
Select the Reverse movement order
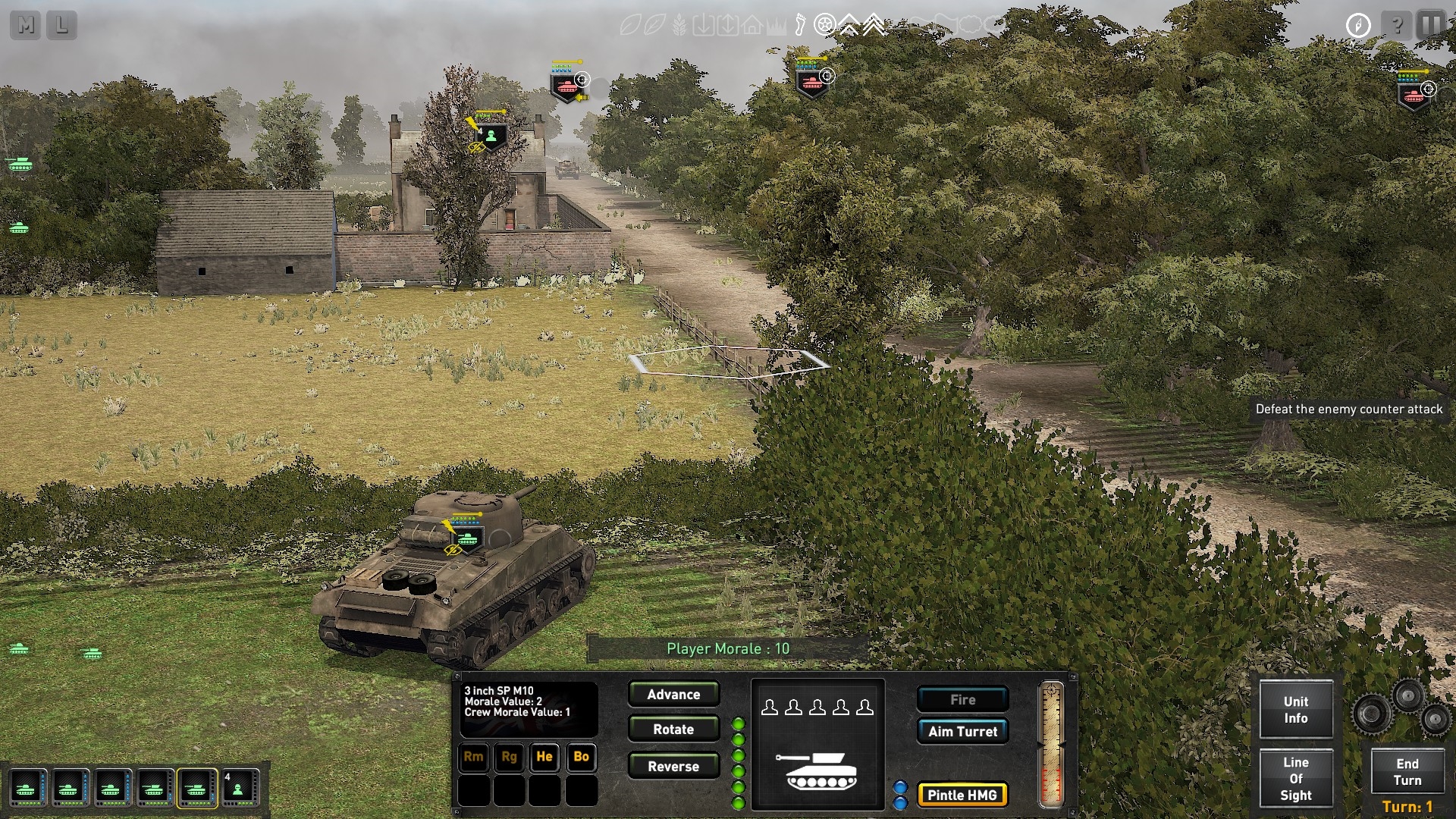673,767
